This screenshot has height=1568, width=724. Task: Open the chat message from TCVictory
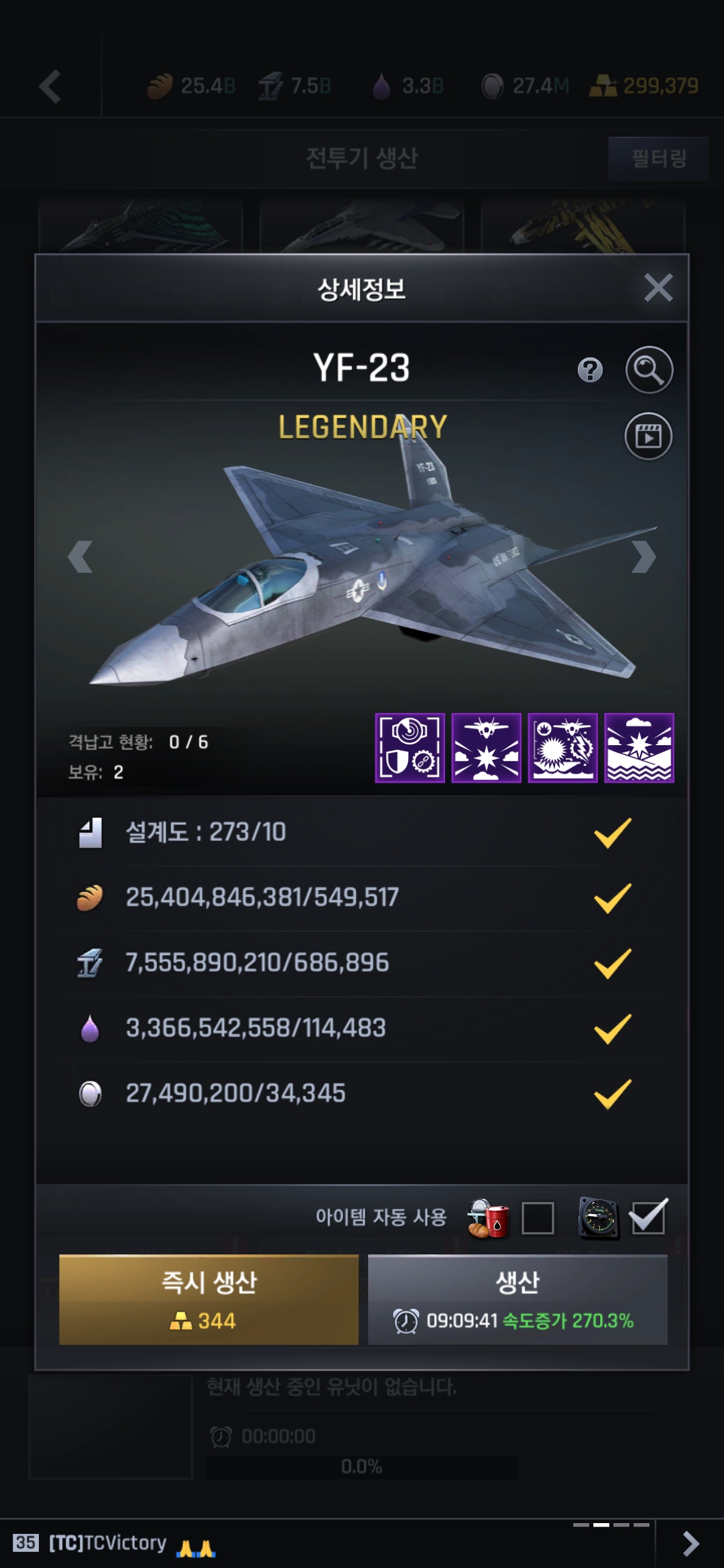point(107,1543)
